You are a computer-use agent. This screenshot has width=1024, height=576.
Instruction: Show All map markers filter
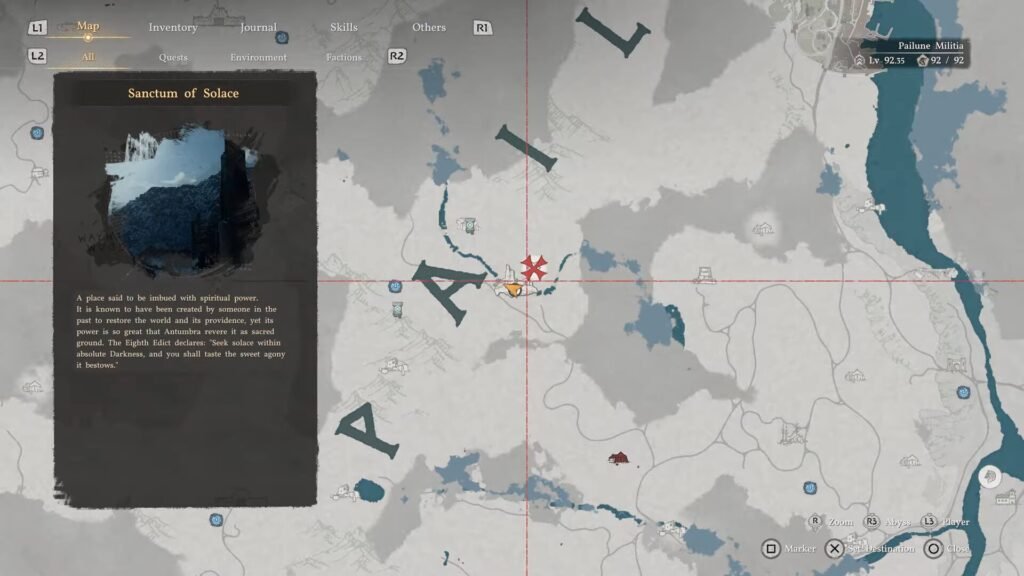[88, 57]
